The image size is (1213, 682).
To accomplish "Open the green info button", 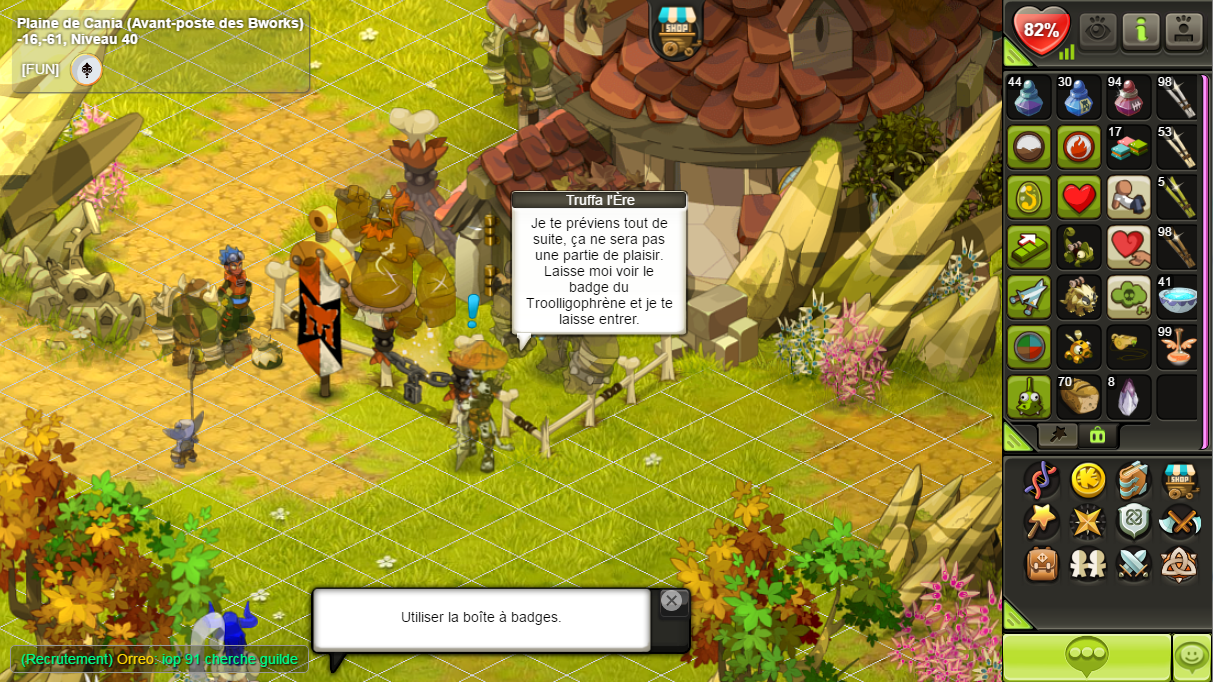I will (1141, 30).
